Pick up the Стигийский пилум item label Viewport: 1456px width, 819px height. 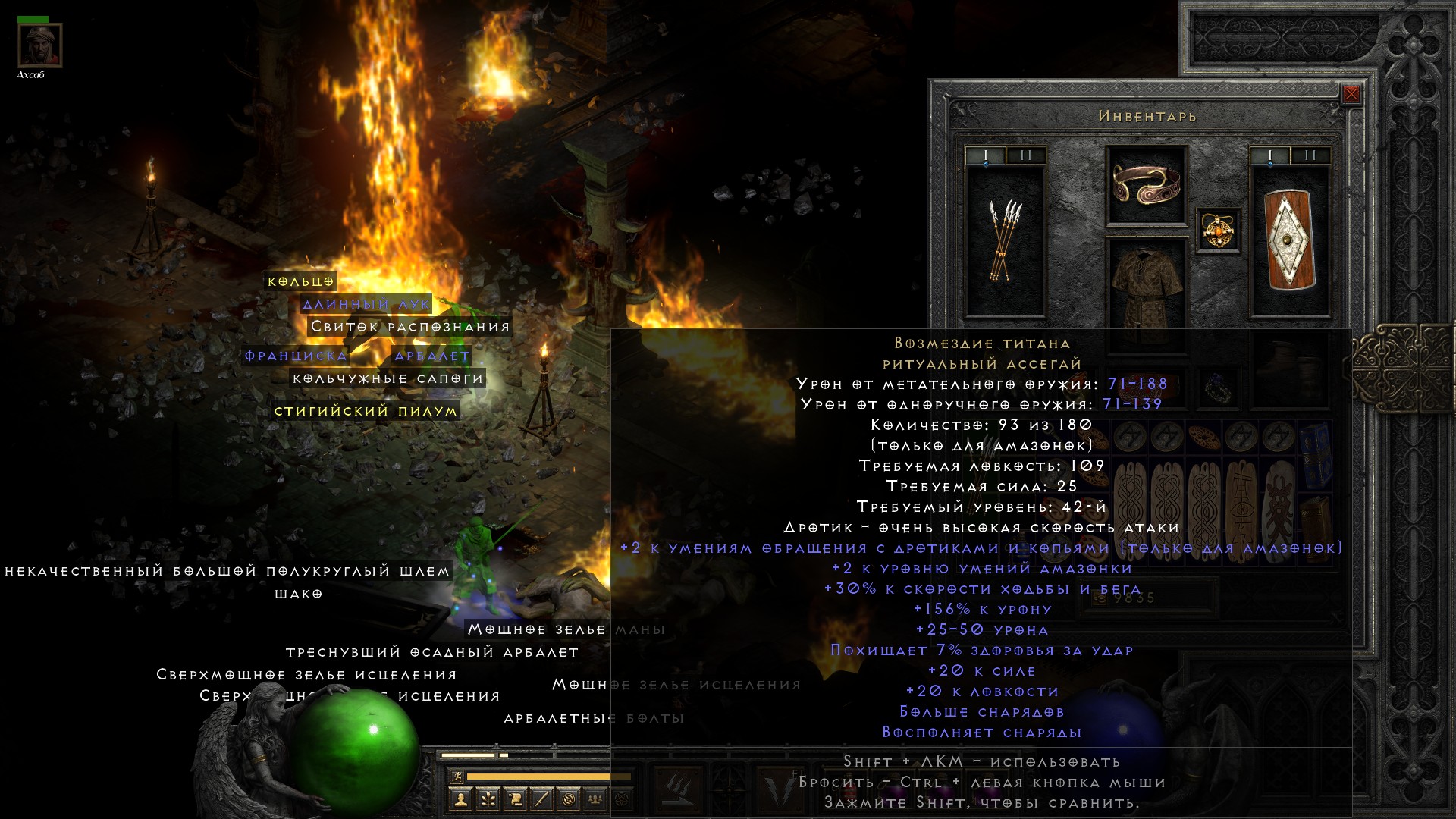point(366,411)
